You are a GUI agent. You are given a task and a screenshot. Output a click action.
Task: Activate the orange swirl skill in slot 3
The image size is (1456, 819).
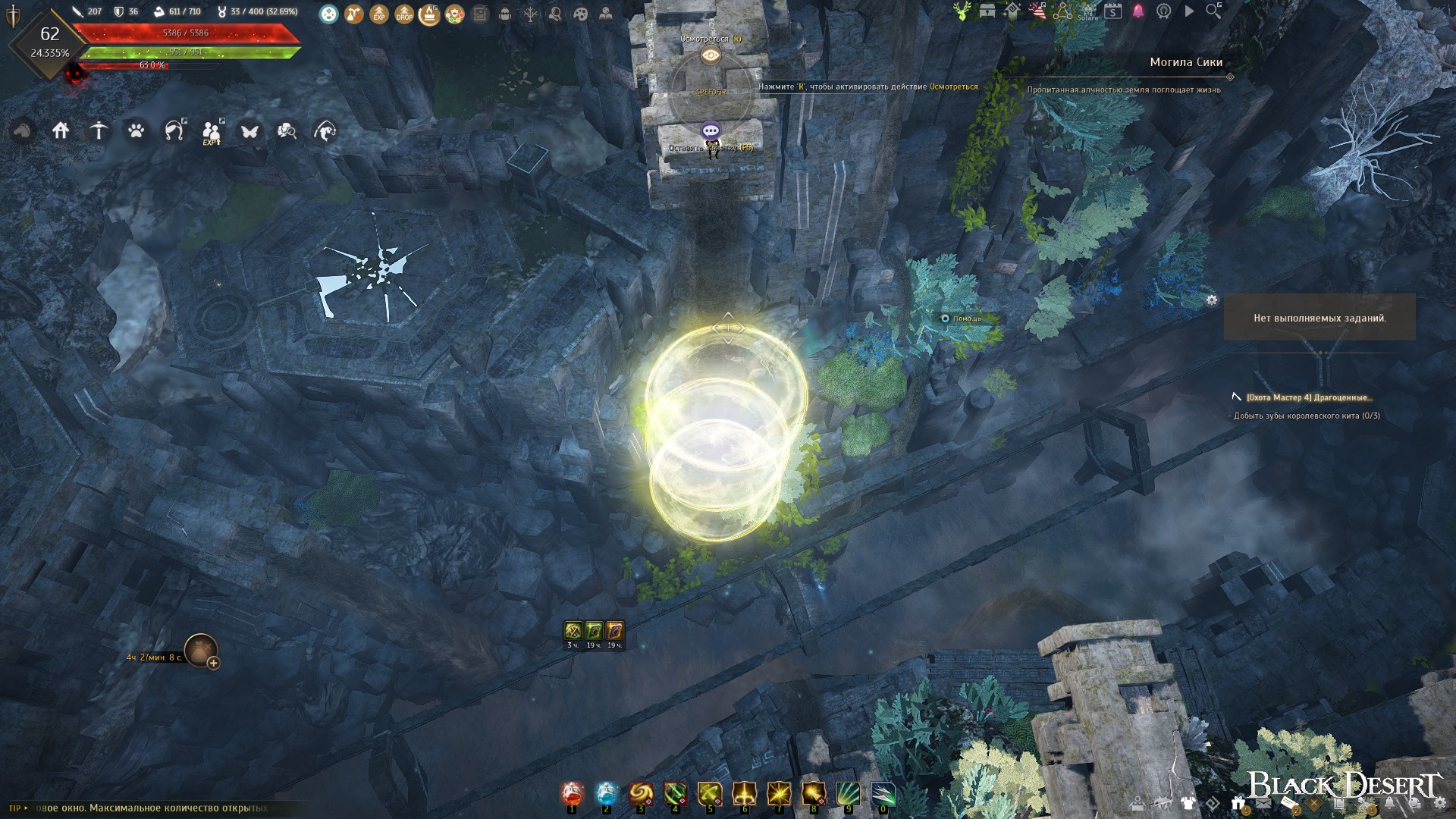[641, 794]
